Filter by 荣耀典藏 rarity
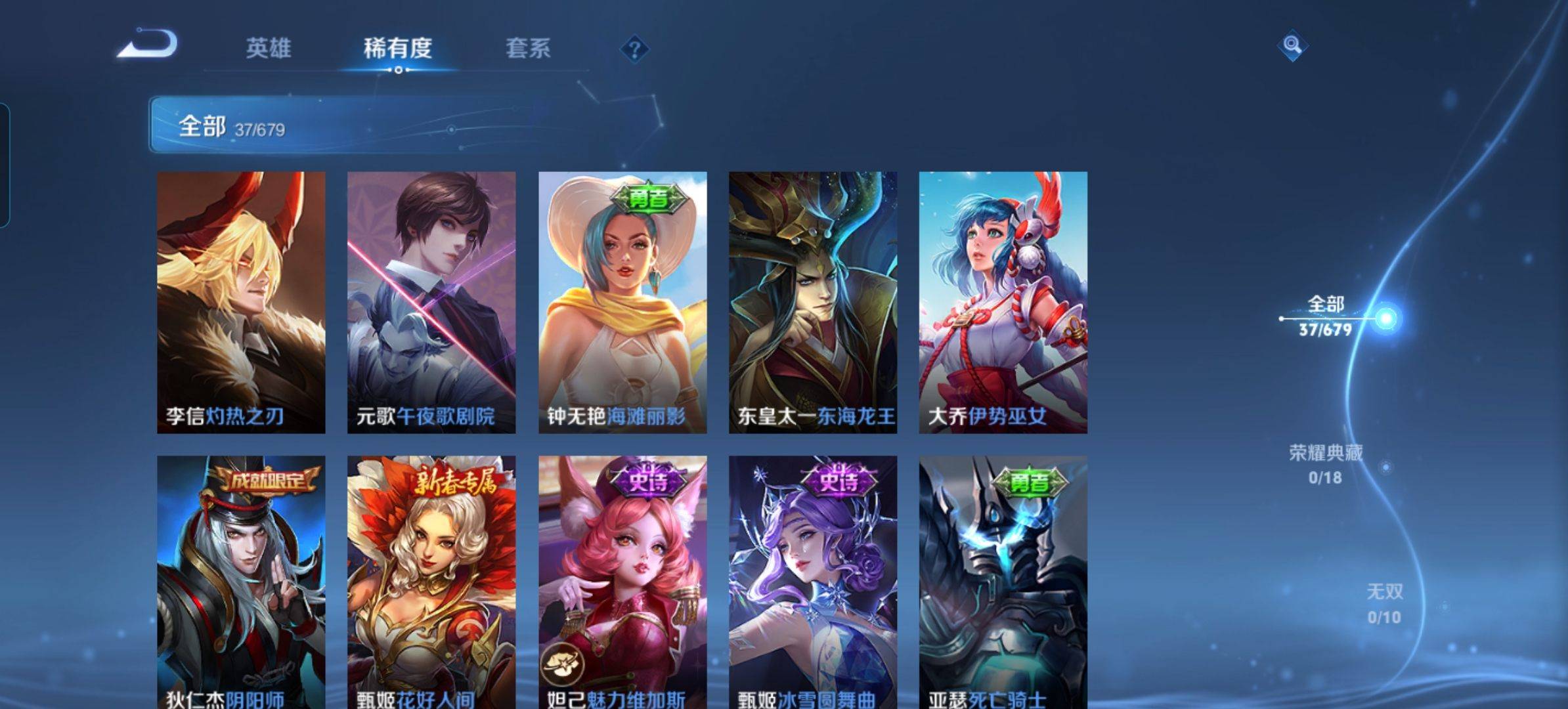This screenshot has width=1568, height=709. point(1326,463)
